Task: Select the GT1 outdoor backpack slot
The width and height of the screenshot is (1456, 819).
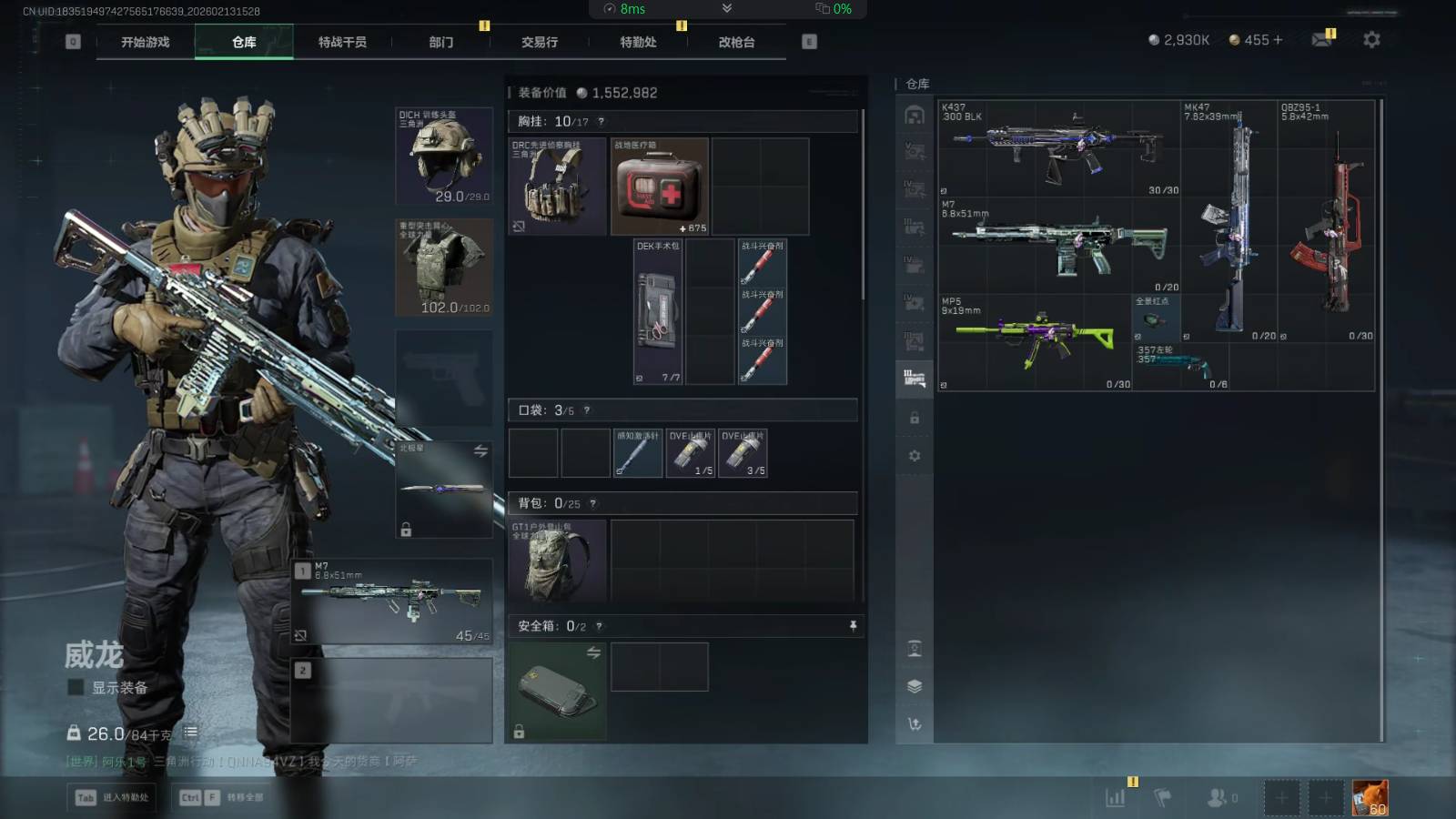Action: [x=557, y=561]
